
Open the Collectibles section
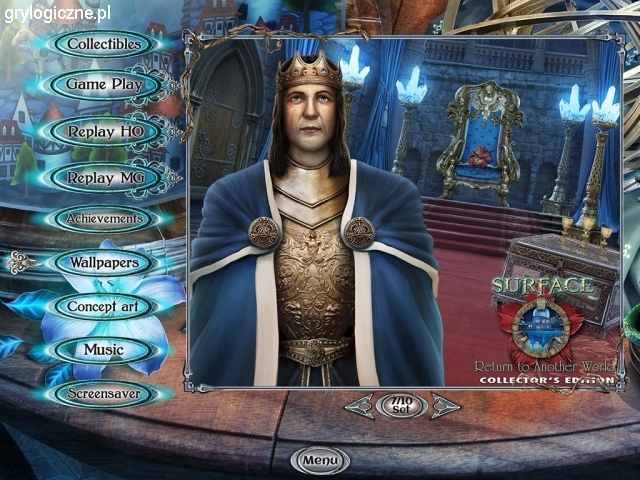point(104,44)
